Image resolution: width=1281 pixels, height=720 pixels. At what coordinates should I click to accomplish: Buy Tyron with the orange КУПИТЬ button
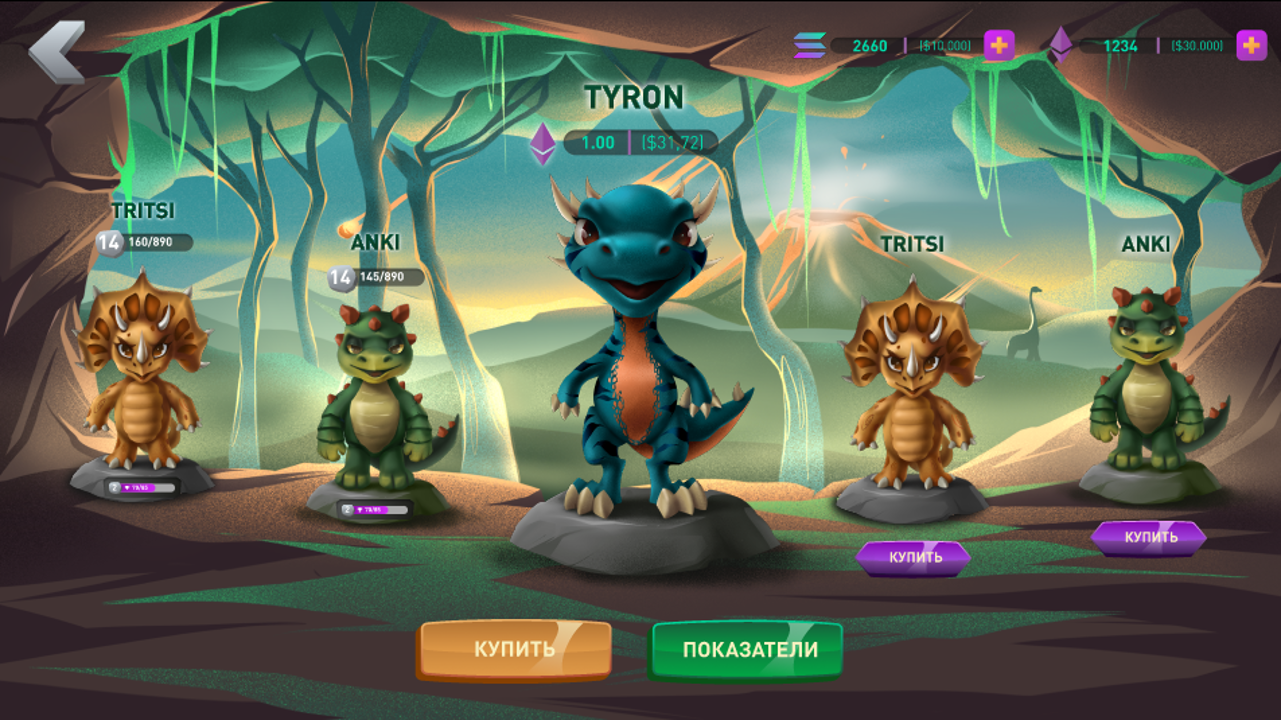pyautogui.click(x=515, y=649)
